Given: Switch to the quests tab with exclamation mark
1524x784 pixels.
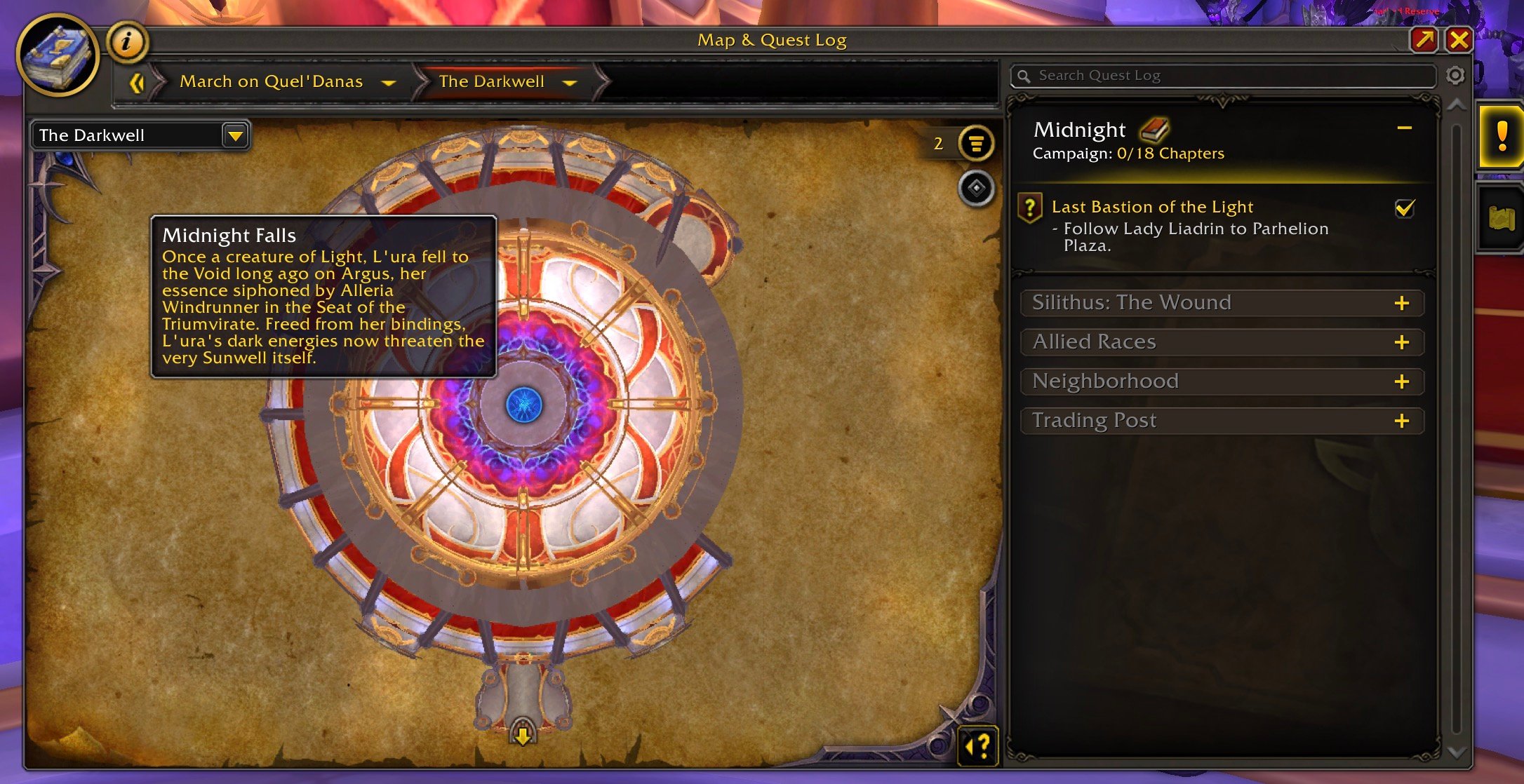Looking at the screenshot, I should point(1501,137).
